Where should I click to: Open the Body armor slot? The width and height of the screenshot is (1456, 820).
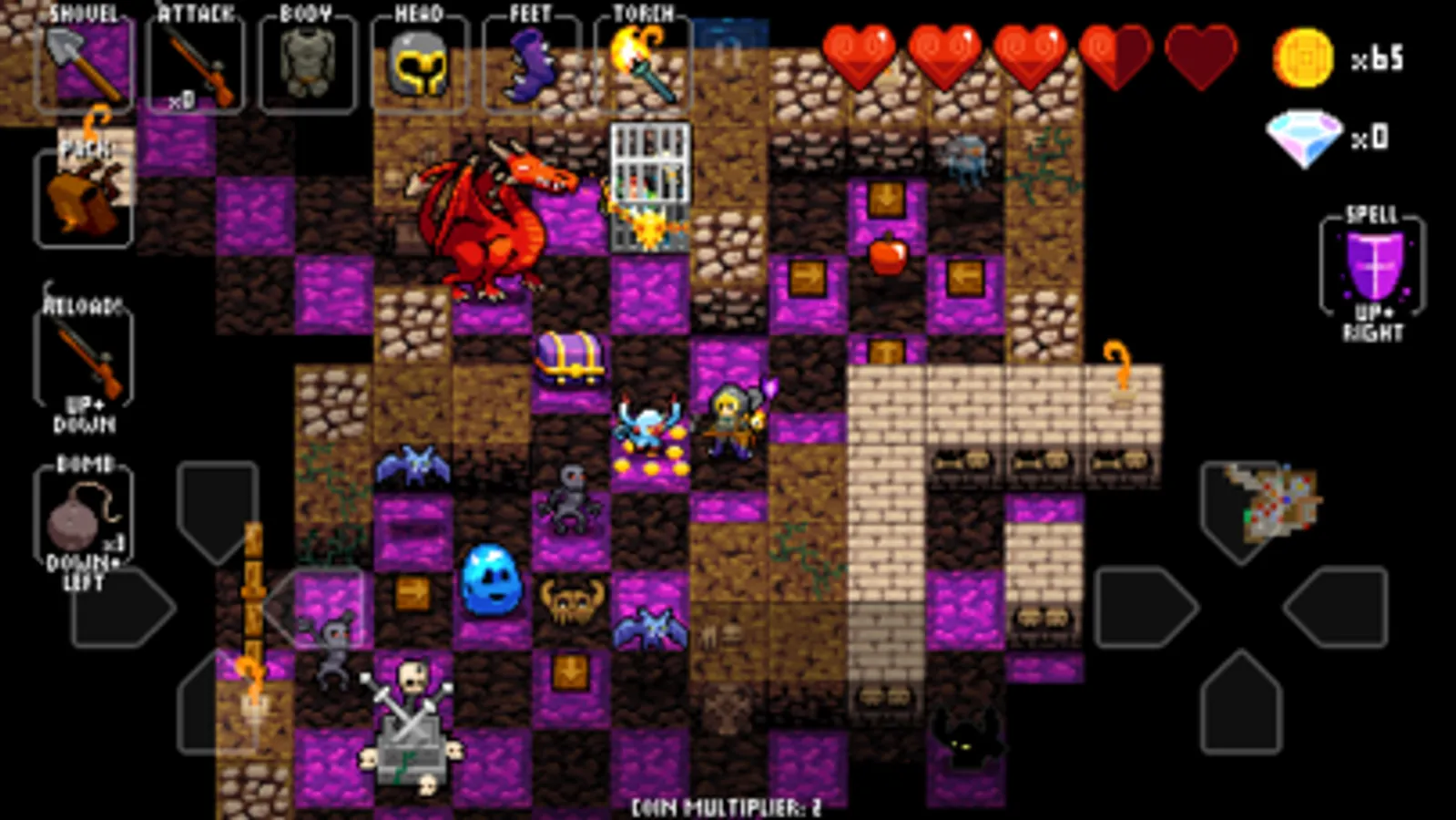[310, 64]
